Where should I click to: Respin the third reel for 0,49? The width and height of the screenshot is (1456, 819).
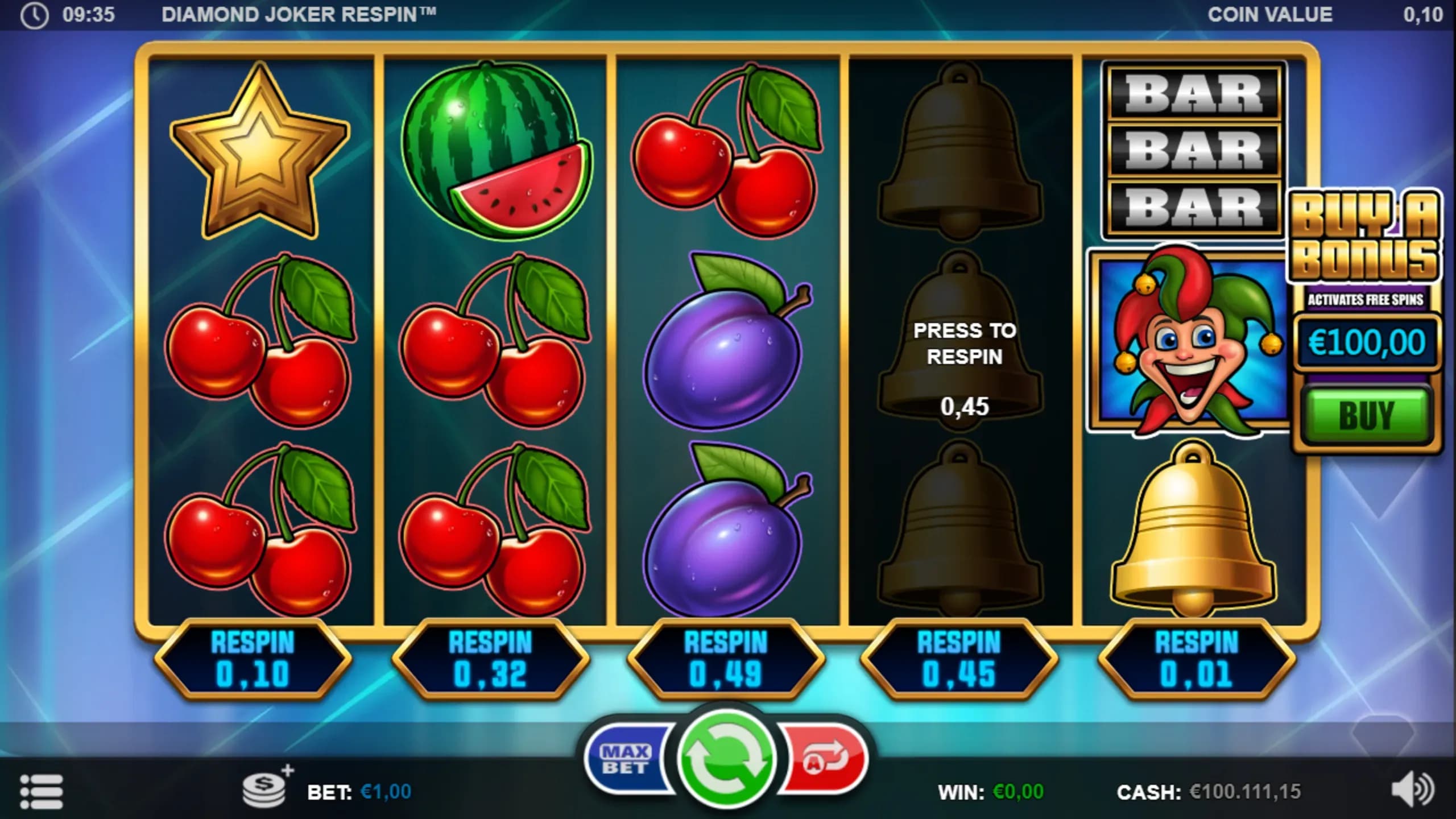(x=726, y=659)
